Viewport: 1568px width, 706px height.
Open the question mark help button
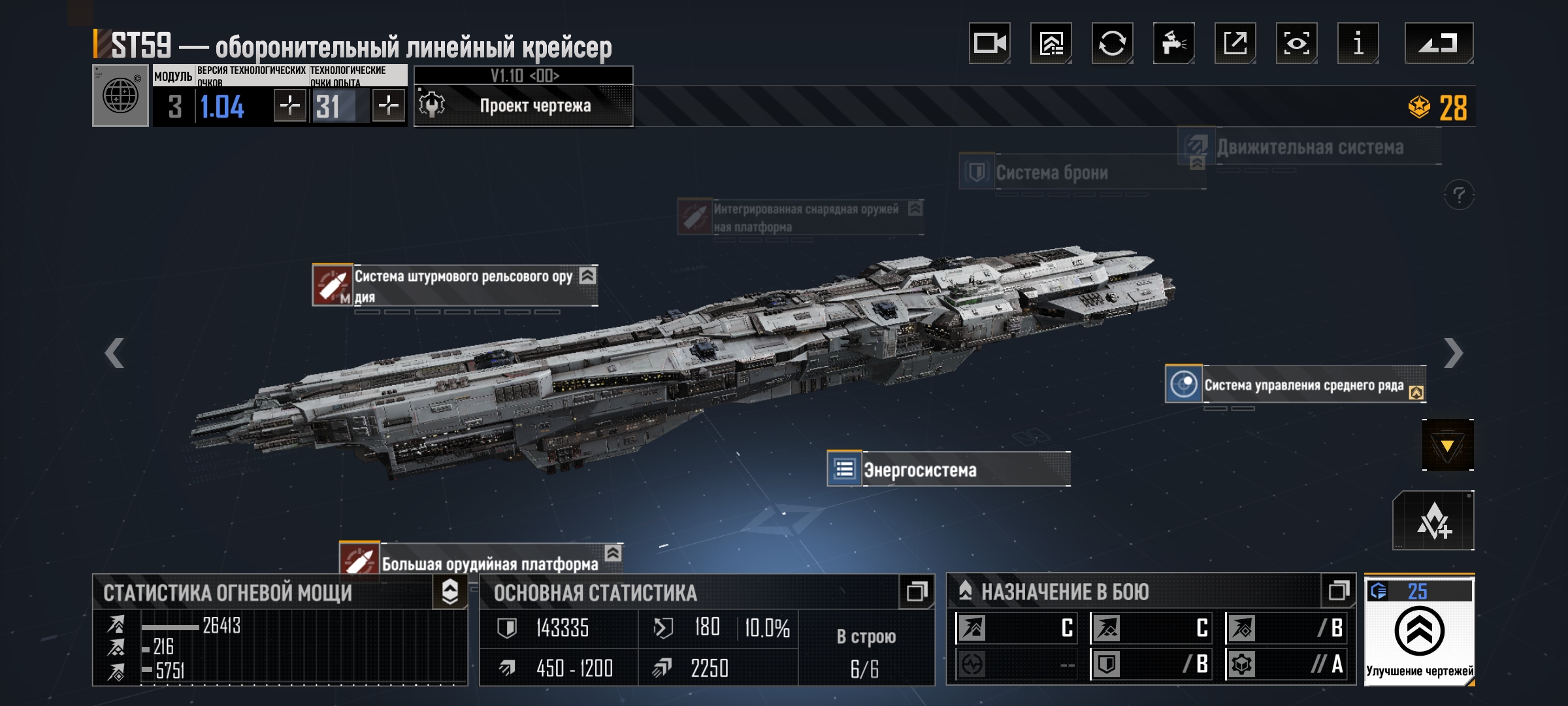click(1458, 195)
